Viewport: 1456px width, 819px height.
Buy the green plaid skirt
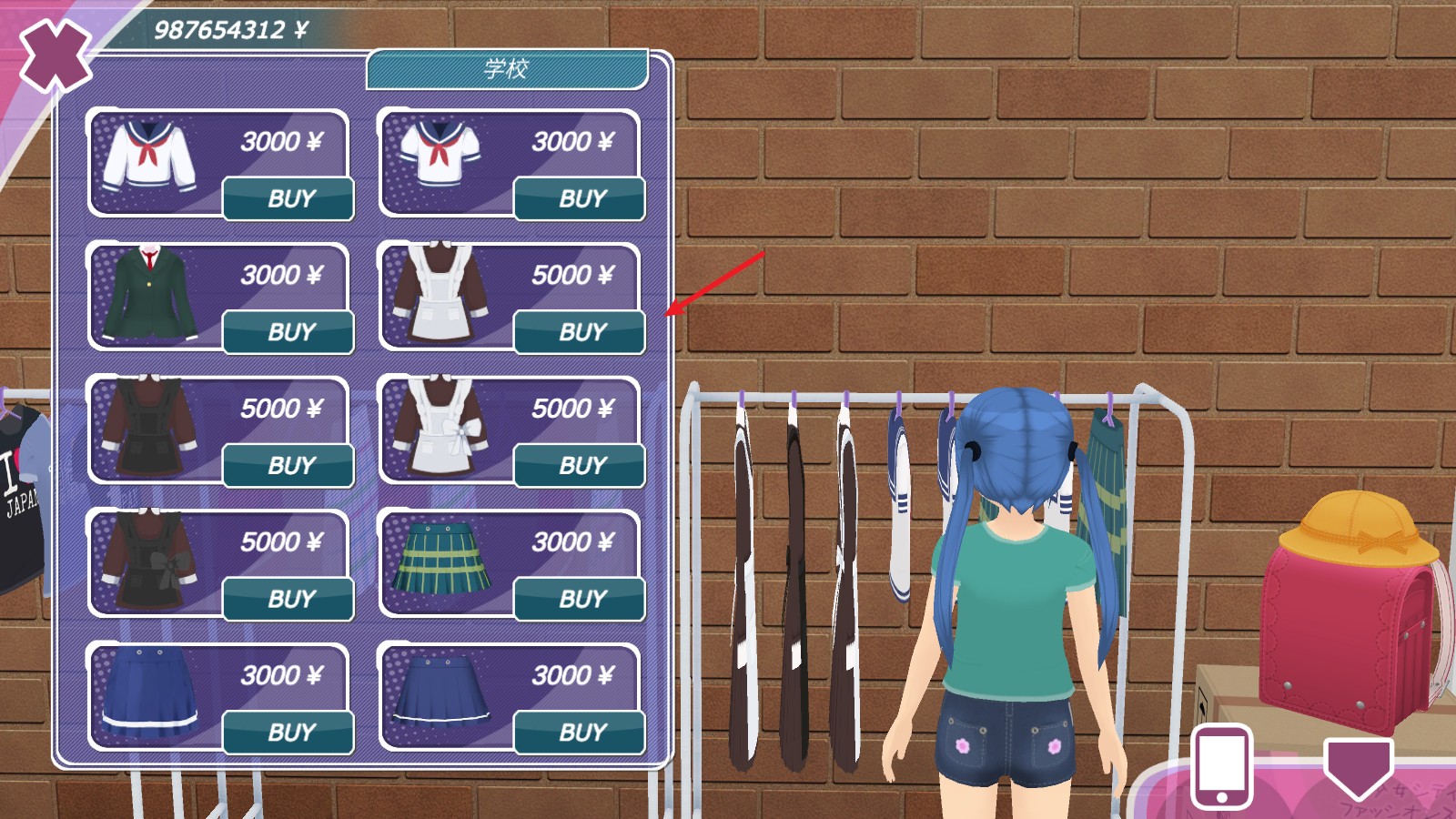click(581, 599)
